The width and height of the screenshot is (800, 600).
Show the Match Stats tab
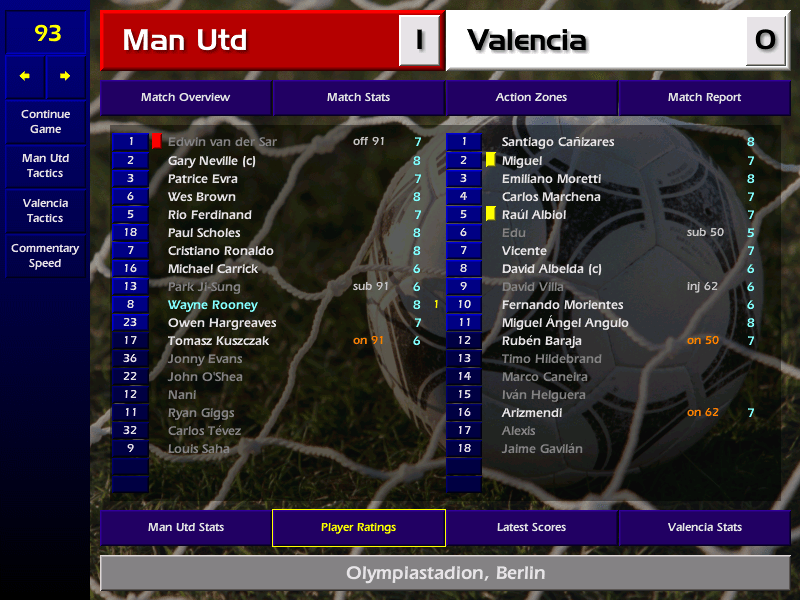358,98
